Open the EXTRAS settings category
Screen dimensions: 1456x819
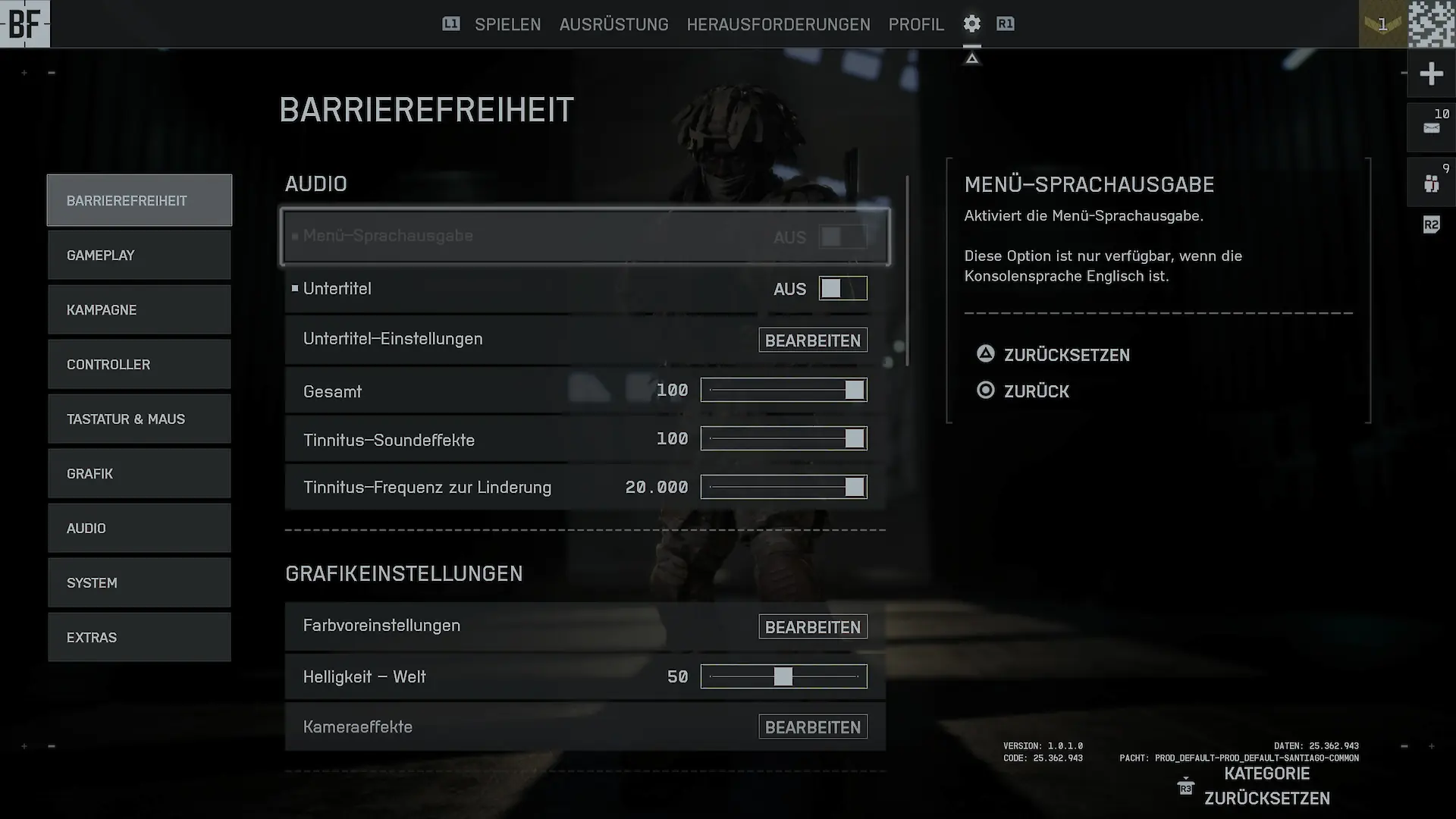pyautogui.click(x=140, y=638)
